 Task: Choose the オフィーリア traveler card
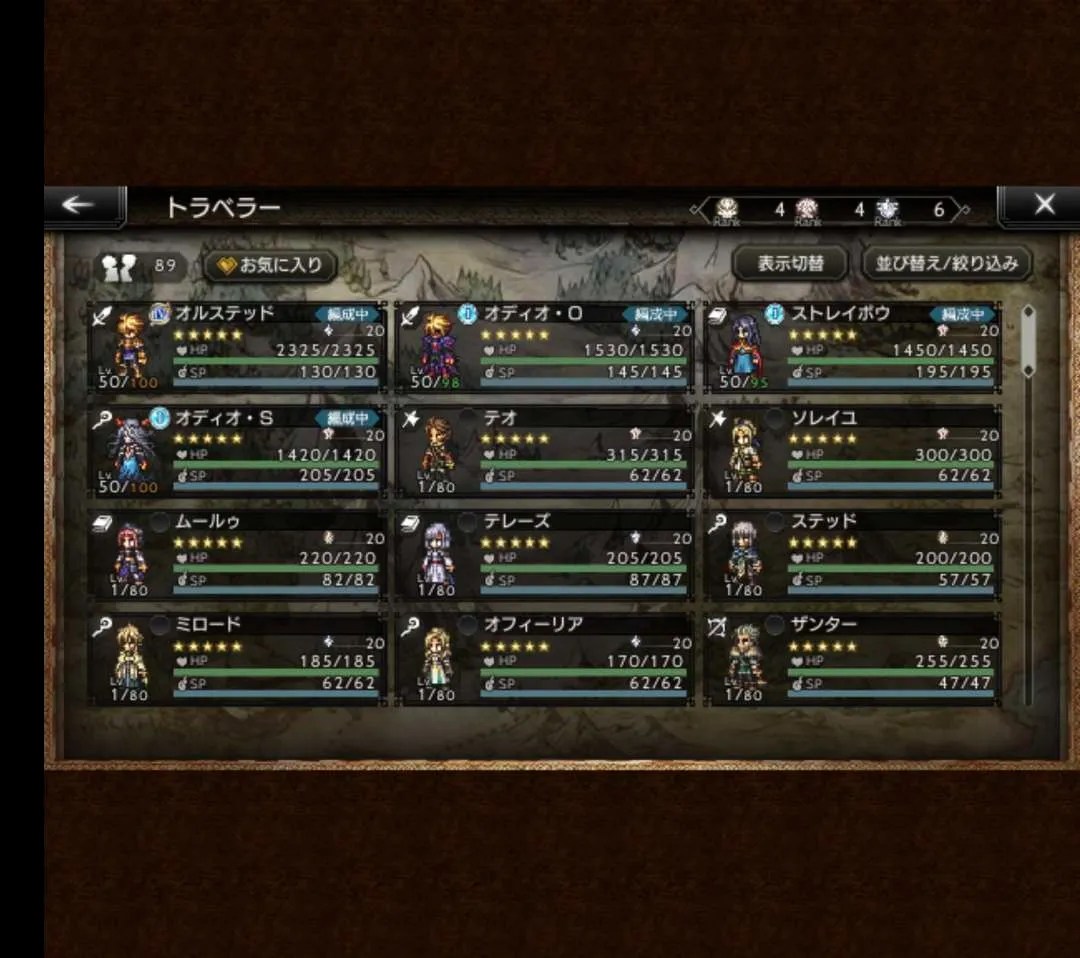point(545,658)
